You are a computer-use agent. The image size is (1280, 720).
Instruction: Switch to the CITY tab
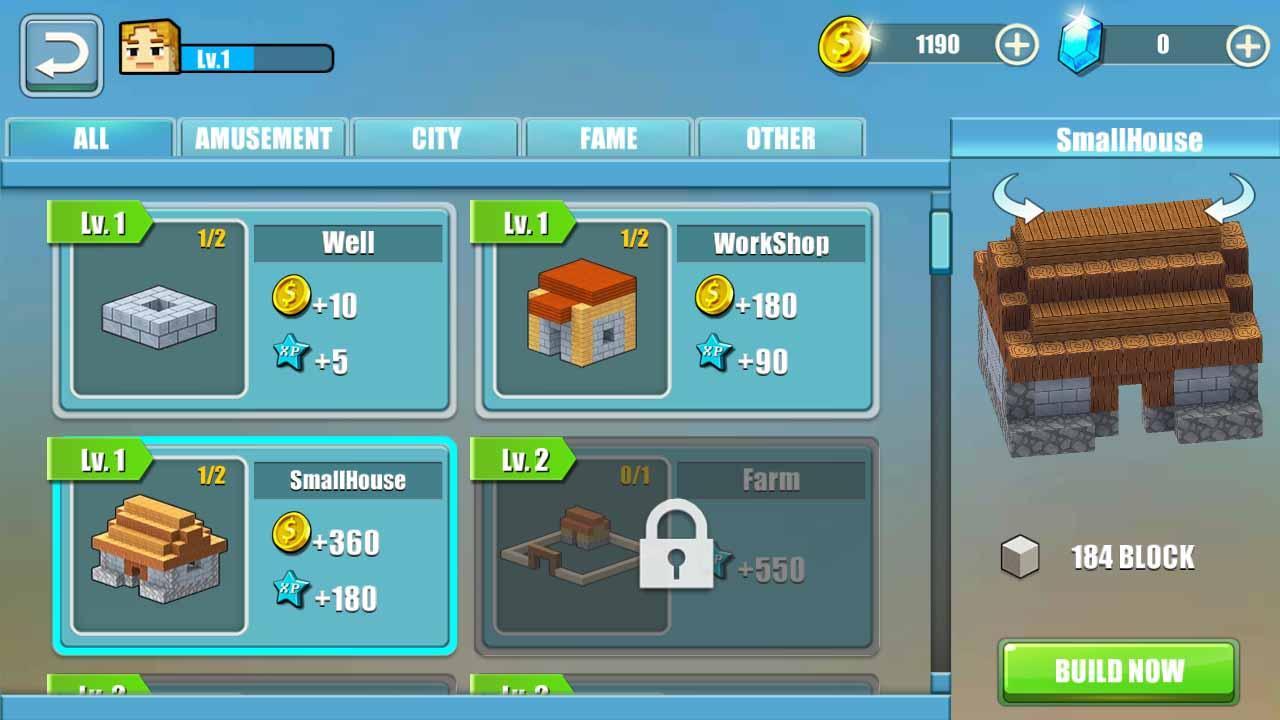[435, 139]
